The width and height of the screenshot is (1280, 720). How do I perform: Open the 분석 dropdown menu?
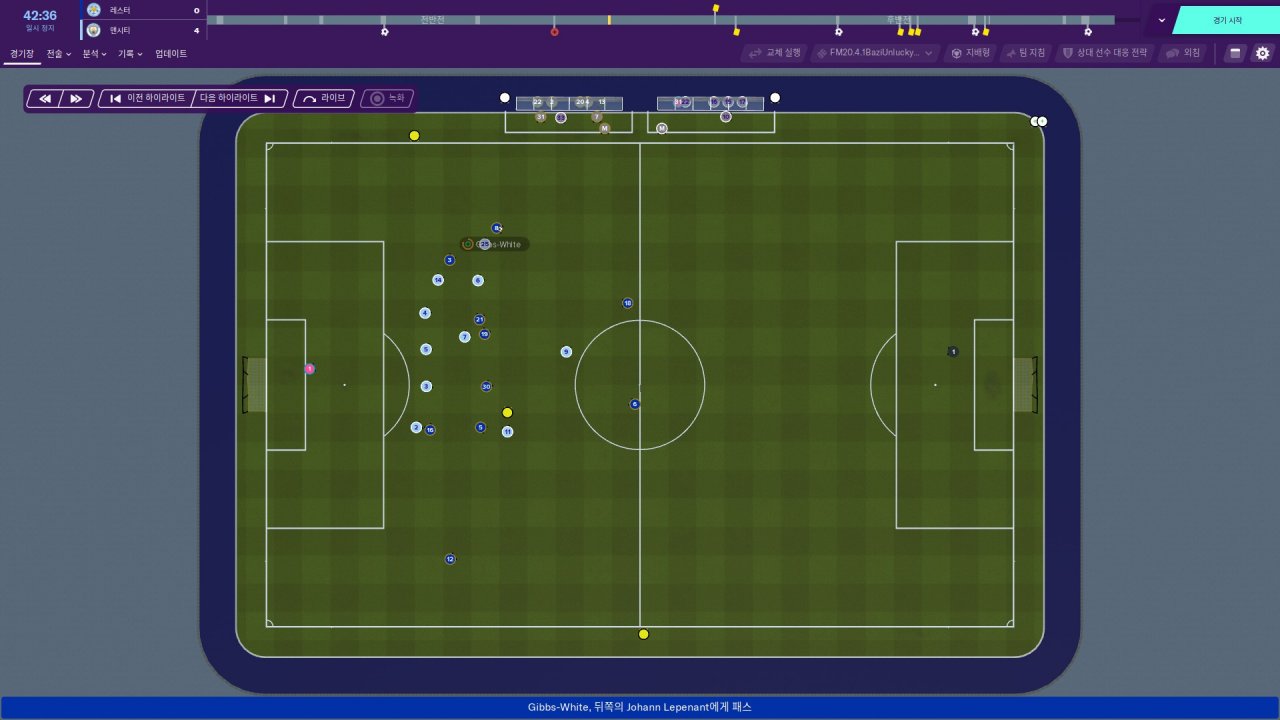94,54
